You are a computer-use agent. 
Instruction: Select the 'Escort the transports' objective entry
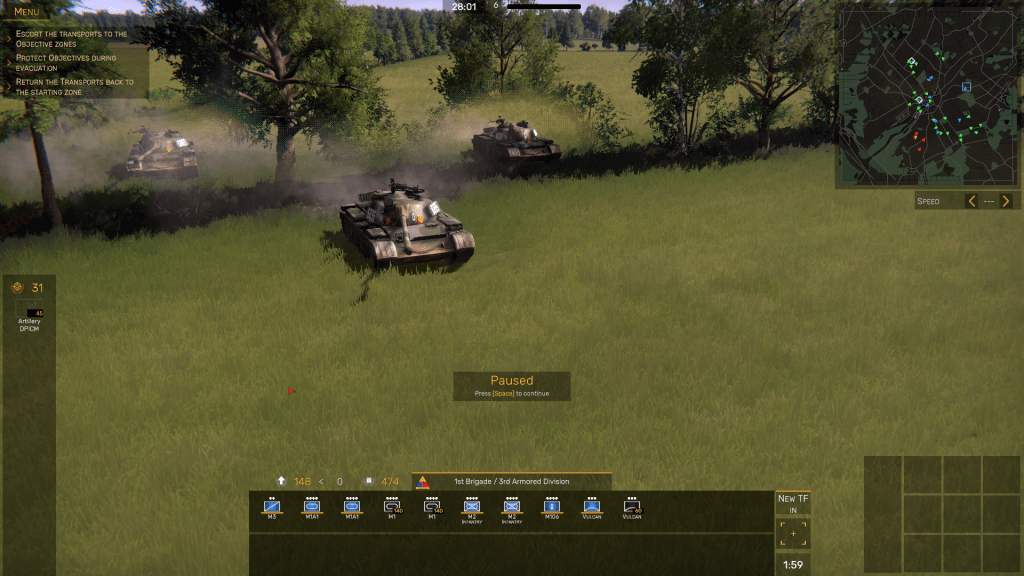pos(72,39)
